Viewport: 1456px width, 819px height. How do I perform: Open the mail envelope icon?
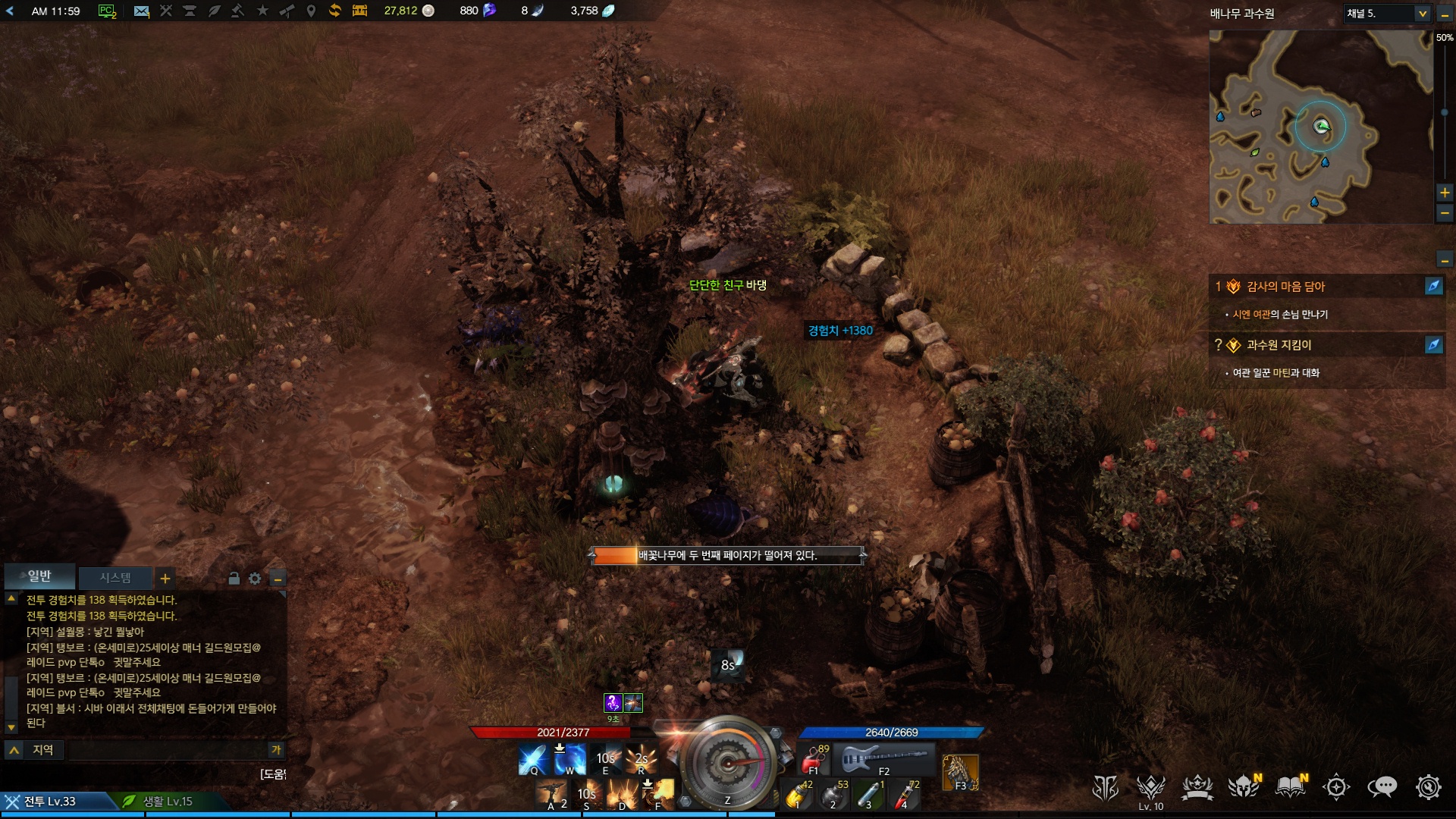point(141,11)
